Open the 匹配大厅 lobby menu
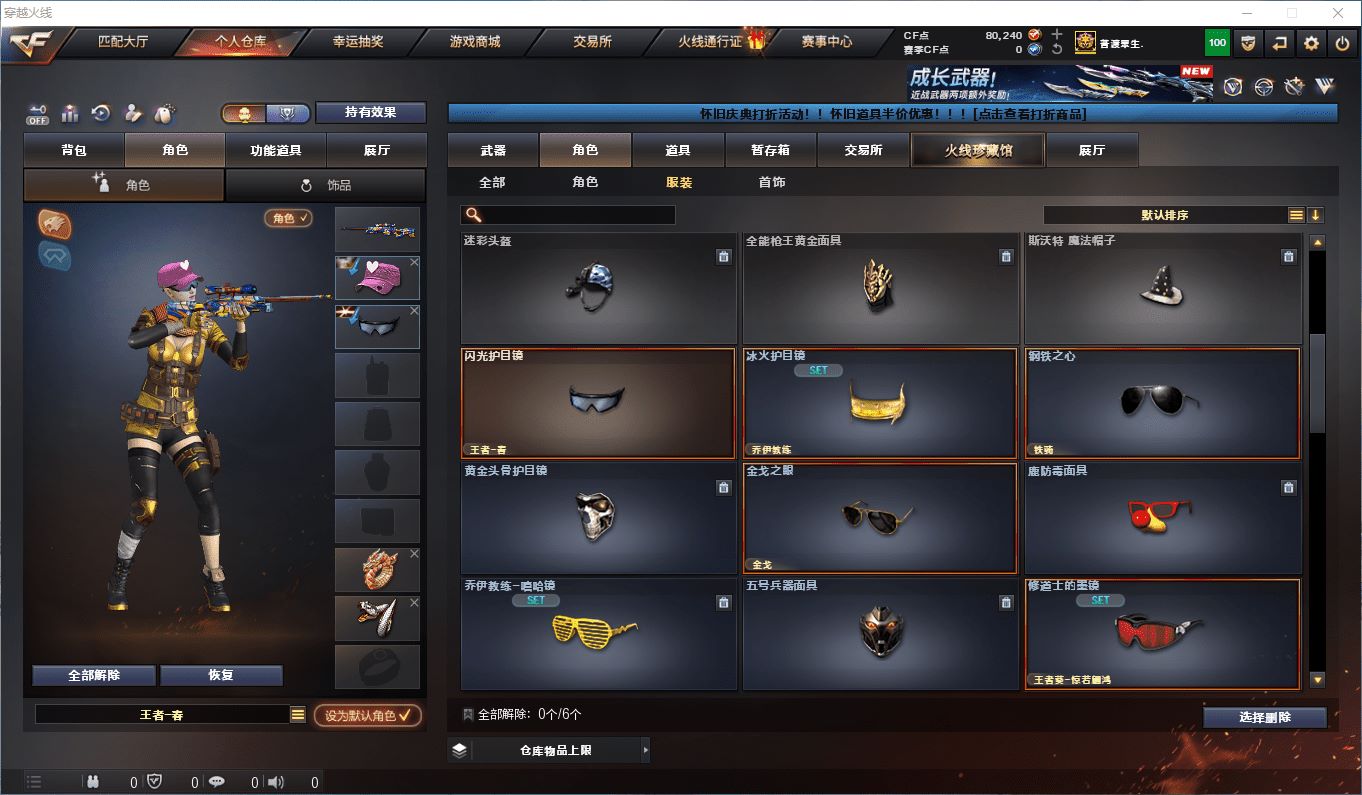The height and width of the screenshot is (795, 1362). (123, 42)
